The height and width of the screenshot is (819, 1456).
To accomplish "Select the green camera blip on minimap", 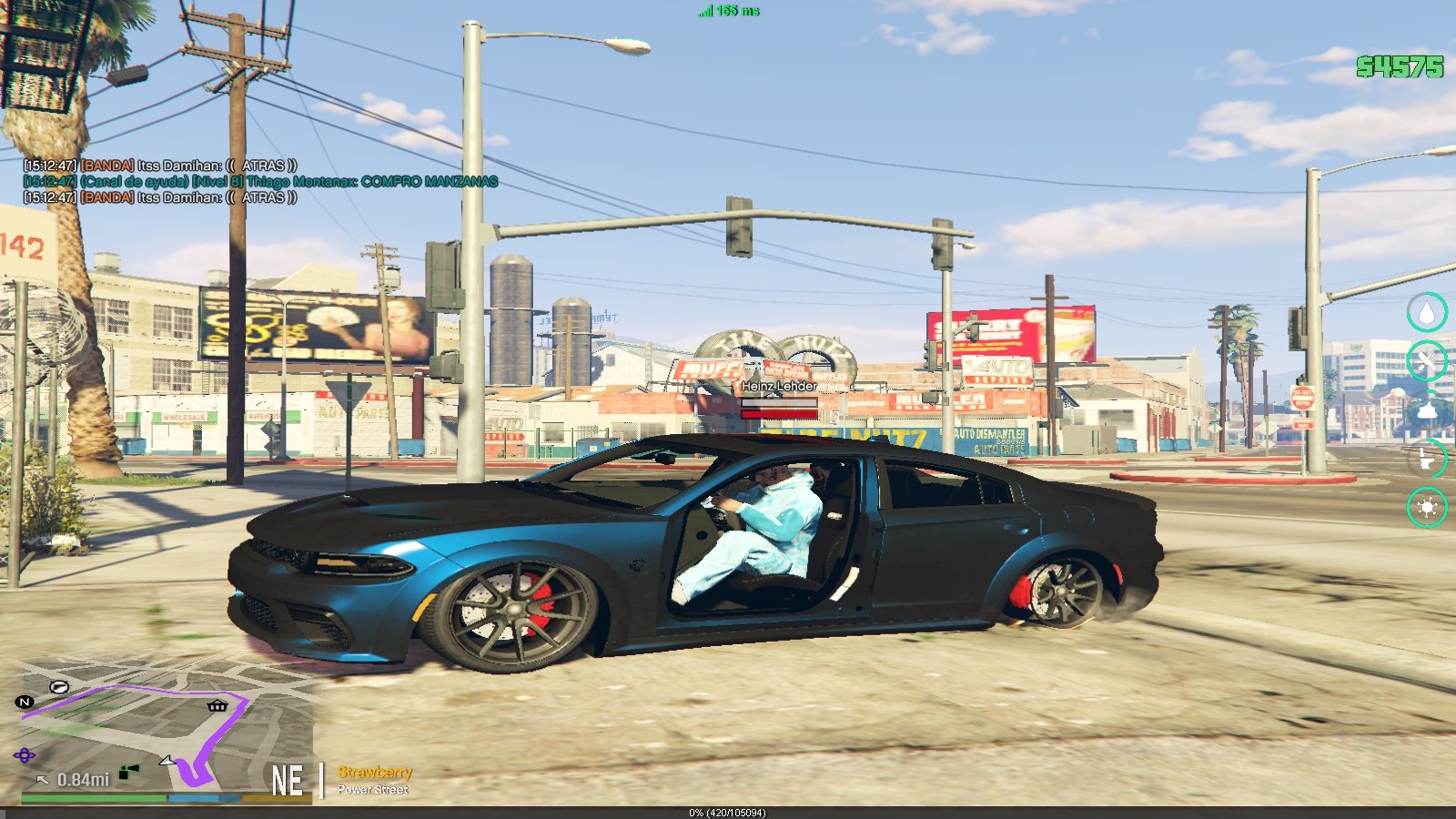I will click(129, 773).
